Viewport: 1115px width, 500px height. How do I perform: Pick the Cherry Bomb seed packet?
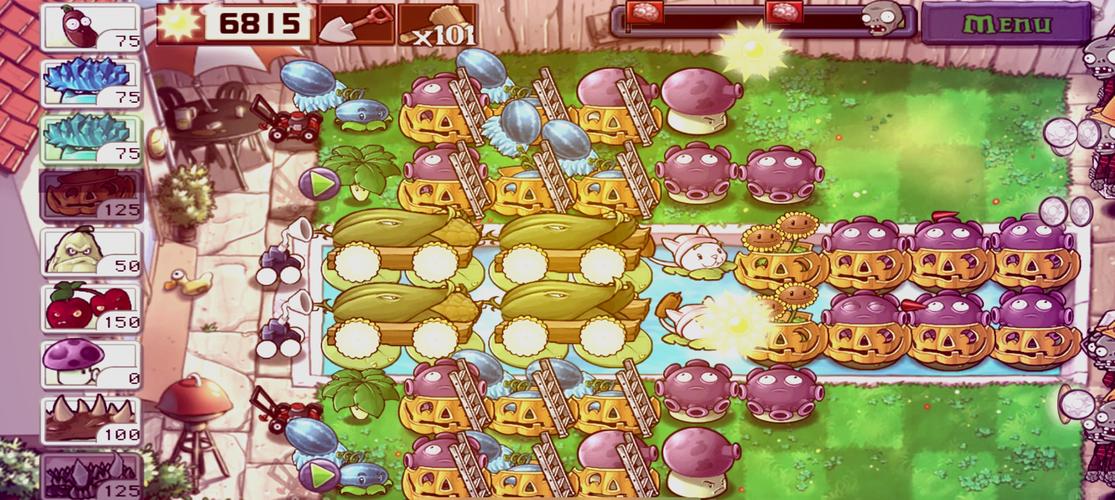[x=91, y=307]
